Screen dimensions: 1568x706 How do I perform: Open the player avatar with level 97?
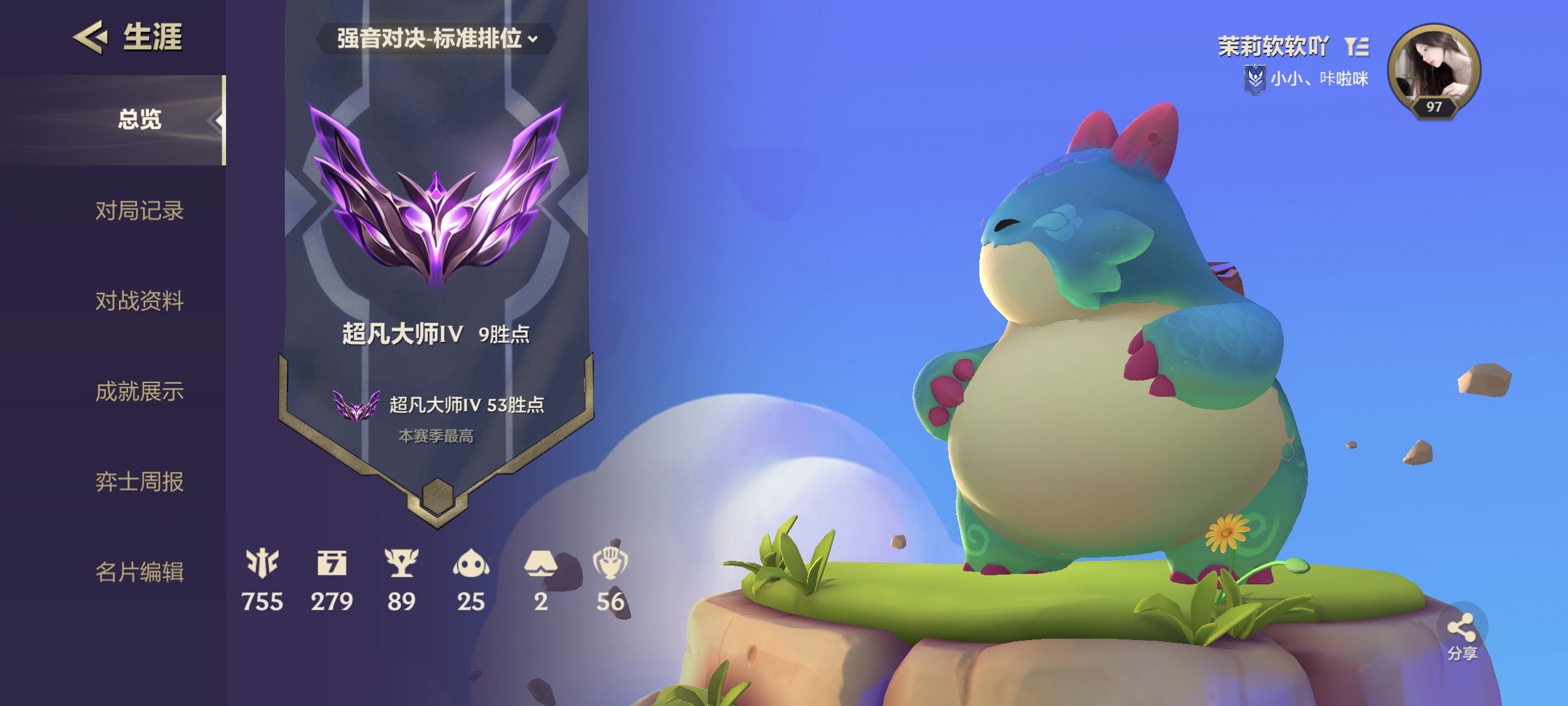pos(1433,71)
